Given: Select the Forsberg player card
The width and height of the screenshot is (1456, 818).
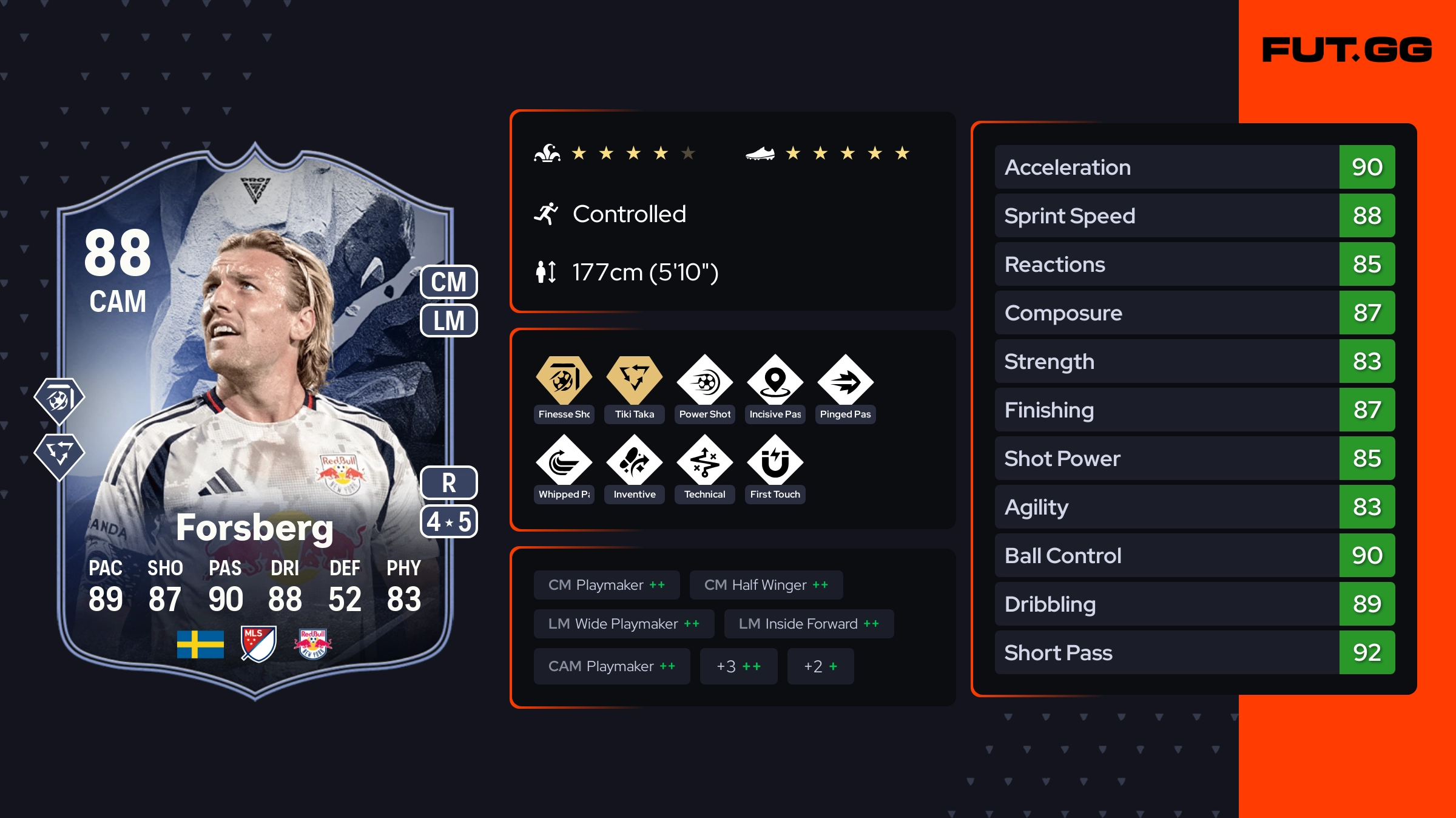Looking at the screenshot, I should click(x=255, y=419).
